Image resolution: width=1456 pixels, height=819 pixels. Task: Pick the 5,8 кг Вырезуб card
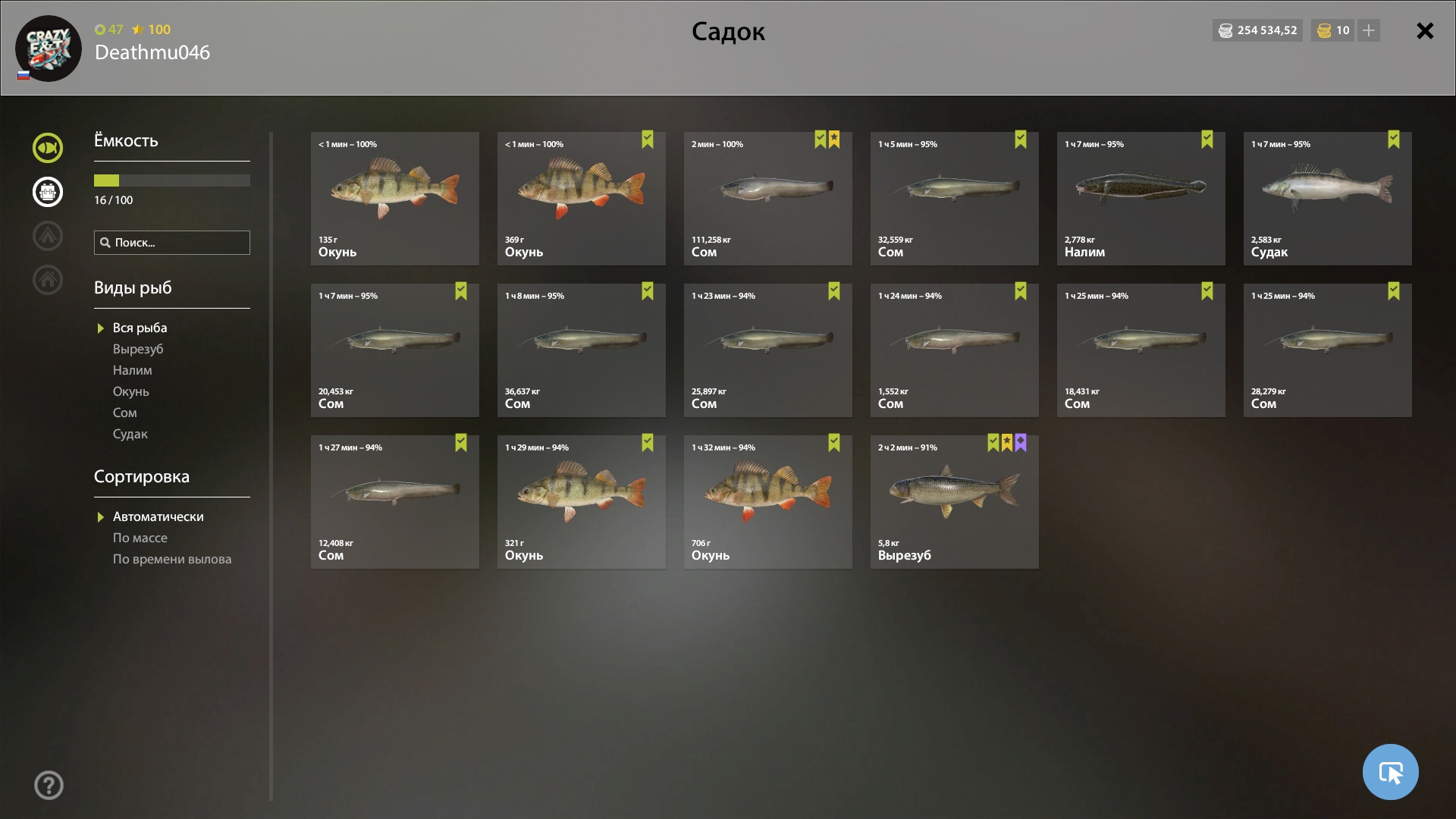(954, 502)
